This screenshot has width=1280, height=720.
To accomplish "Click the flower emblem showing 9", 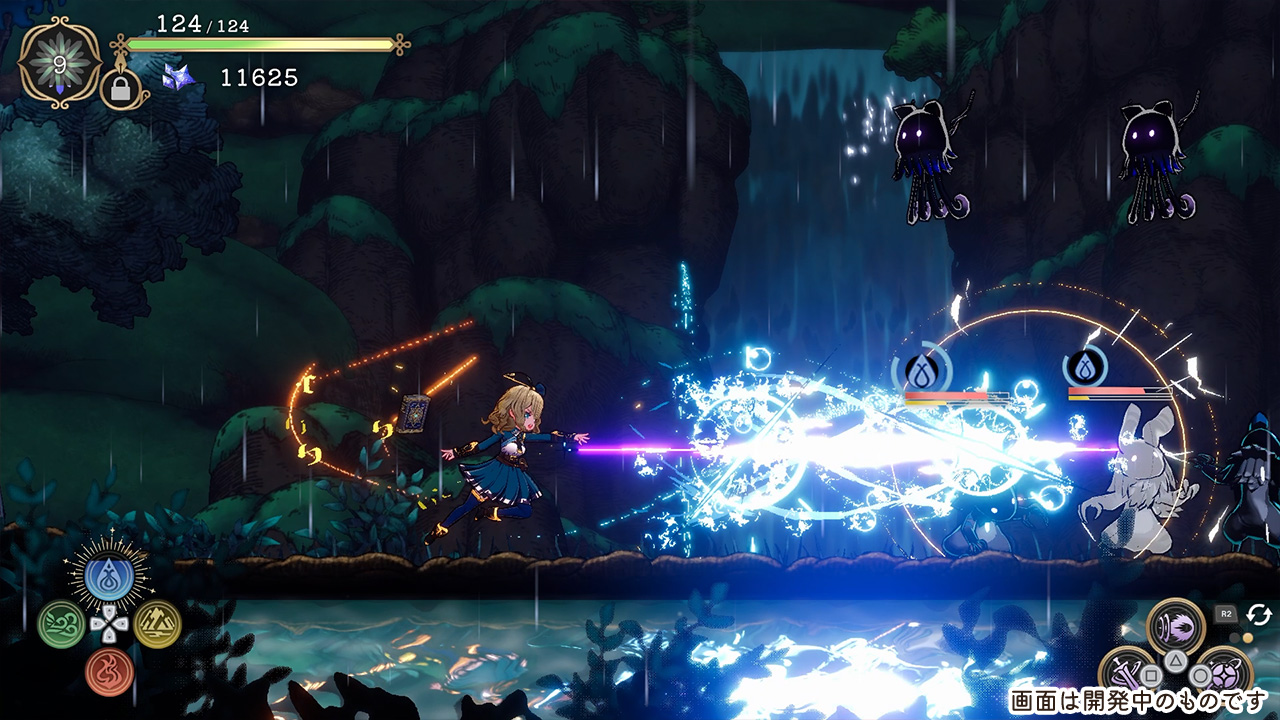I will (58, 64).
